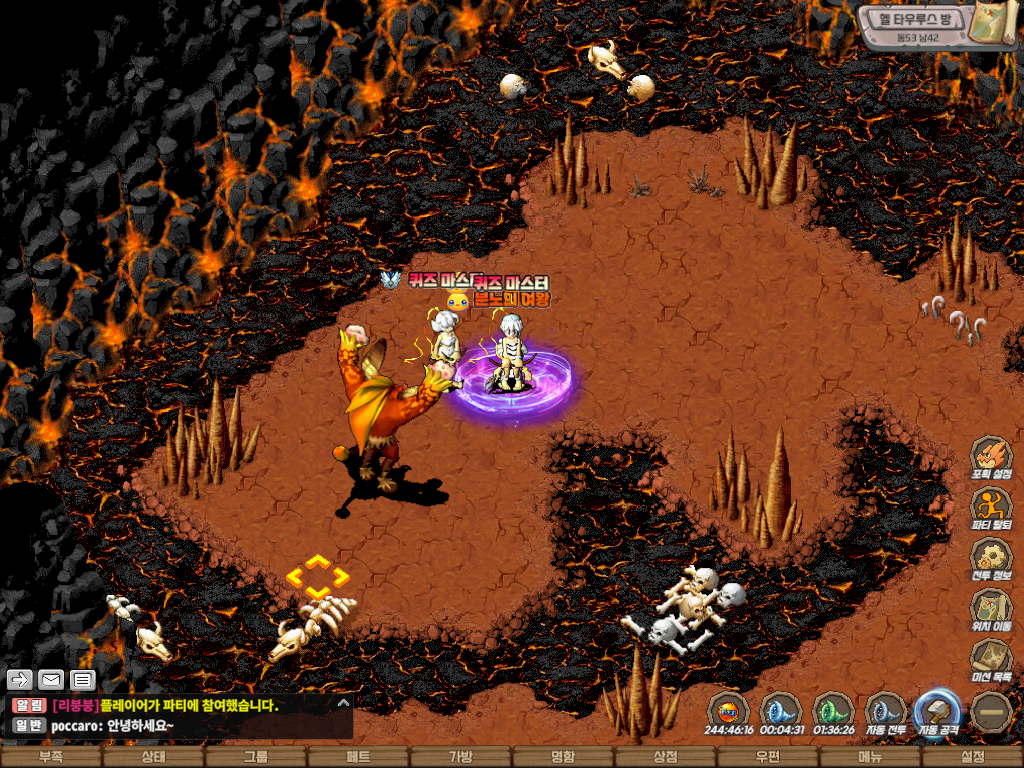Collapse the side icons with the minus button
Viewport: 1024px width, 768px height.
pyautogui.click(x=992, y=712)
